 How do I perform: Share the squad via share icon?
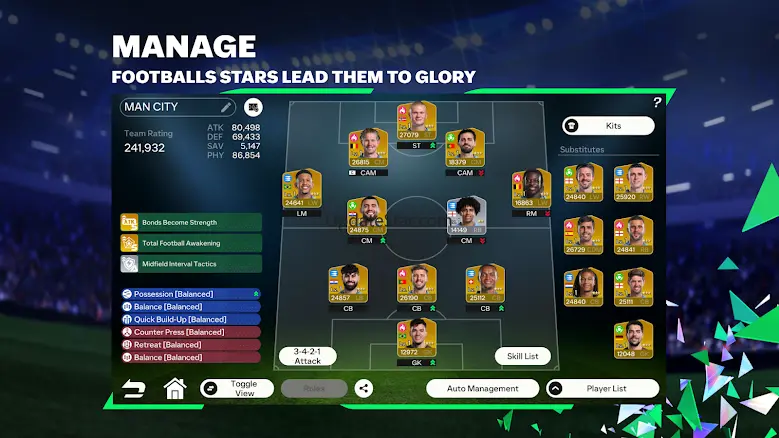coord(363,388)
